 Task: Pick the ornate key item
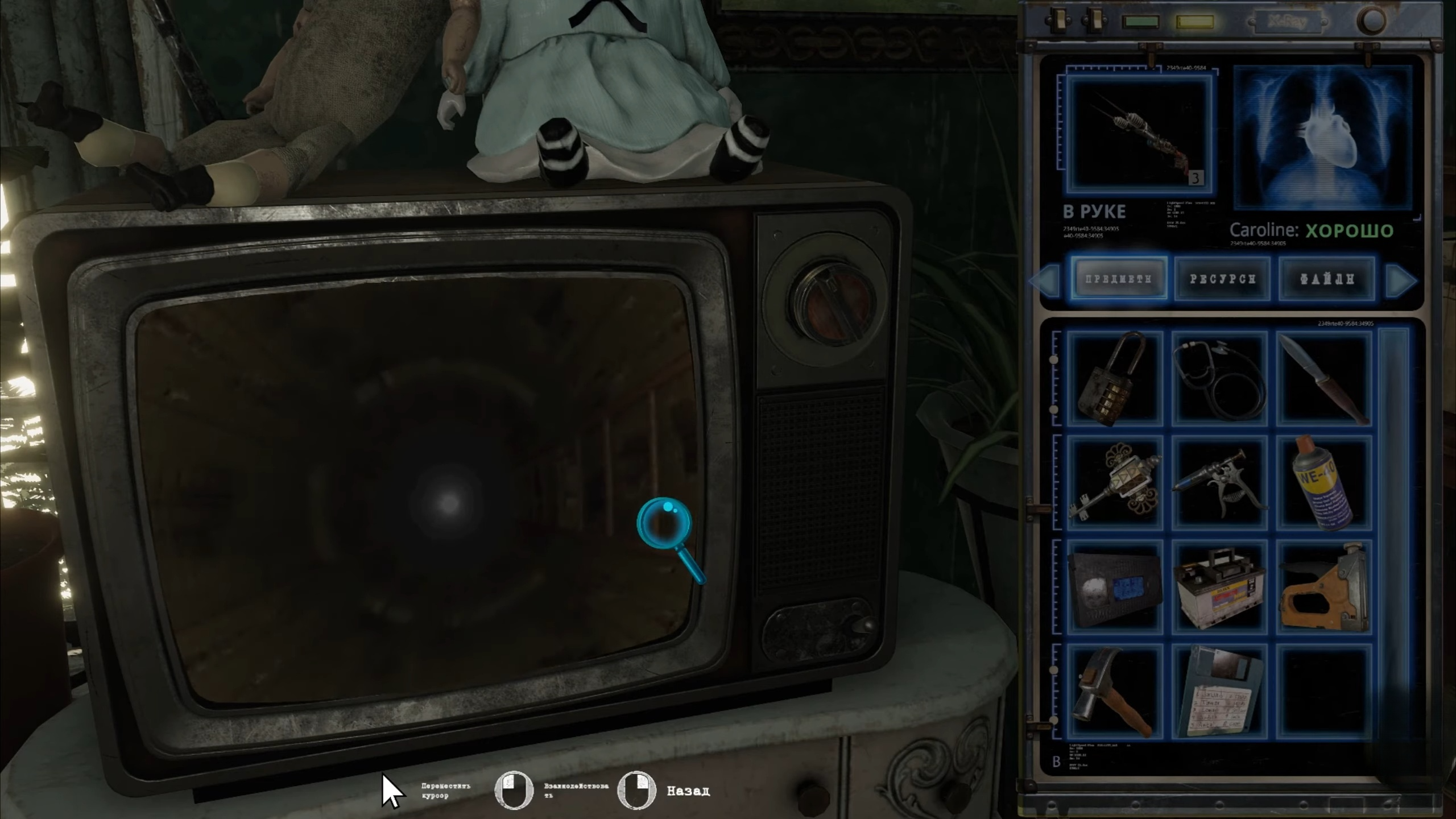click(1114, 483)
